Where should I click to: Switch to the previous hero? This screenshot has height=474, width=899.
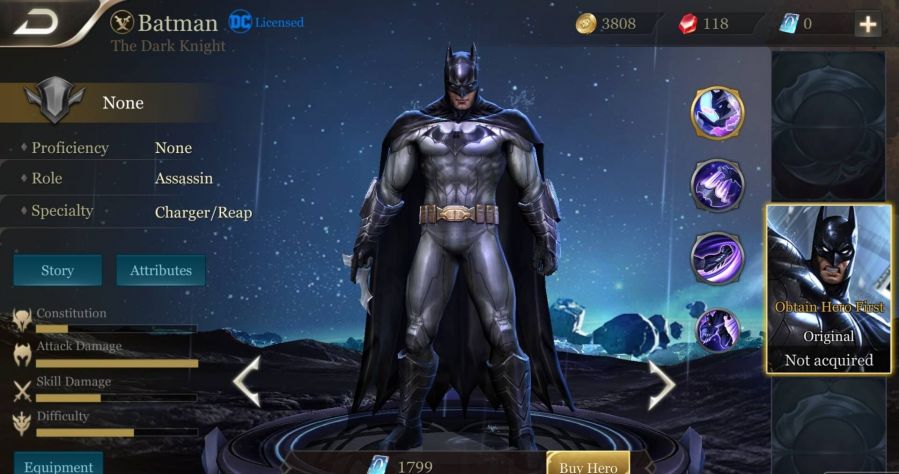tap(246, 382)
